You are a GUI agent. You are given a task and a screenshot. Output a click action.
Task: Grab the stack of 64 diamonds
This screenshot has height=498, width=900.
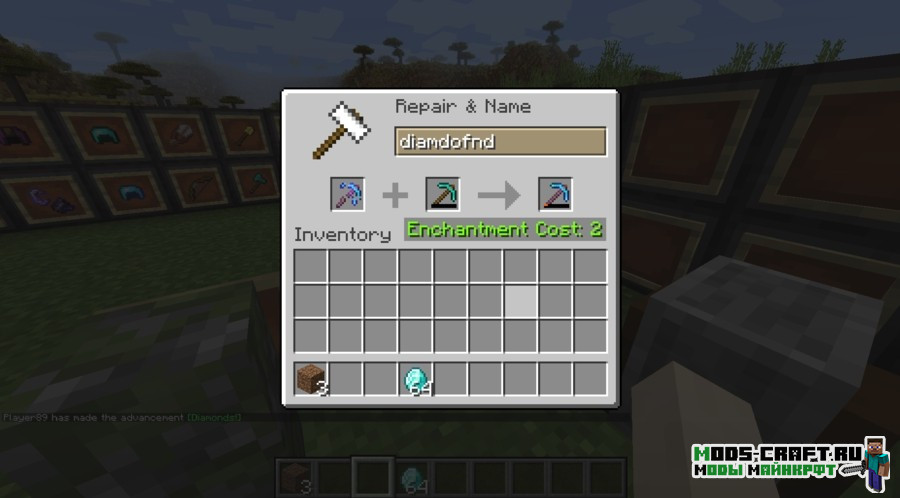415,380
